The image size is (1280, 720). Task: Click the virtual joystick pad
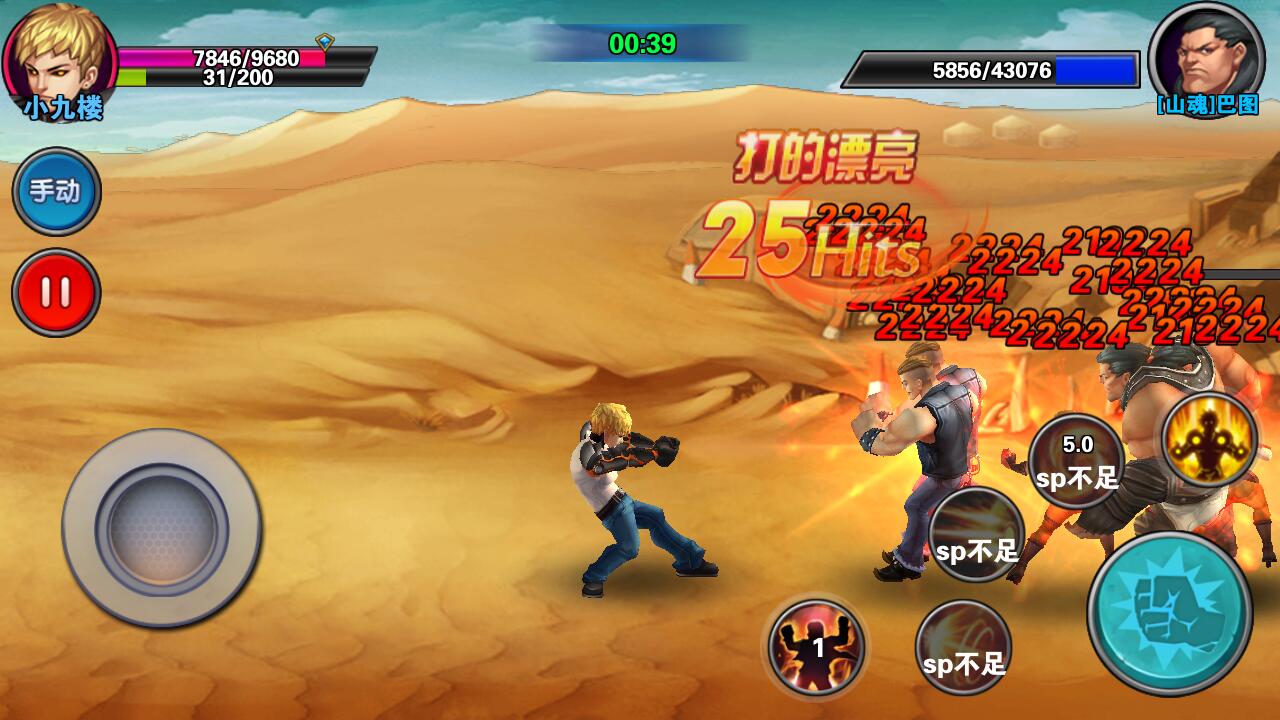pos(162,527)
